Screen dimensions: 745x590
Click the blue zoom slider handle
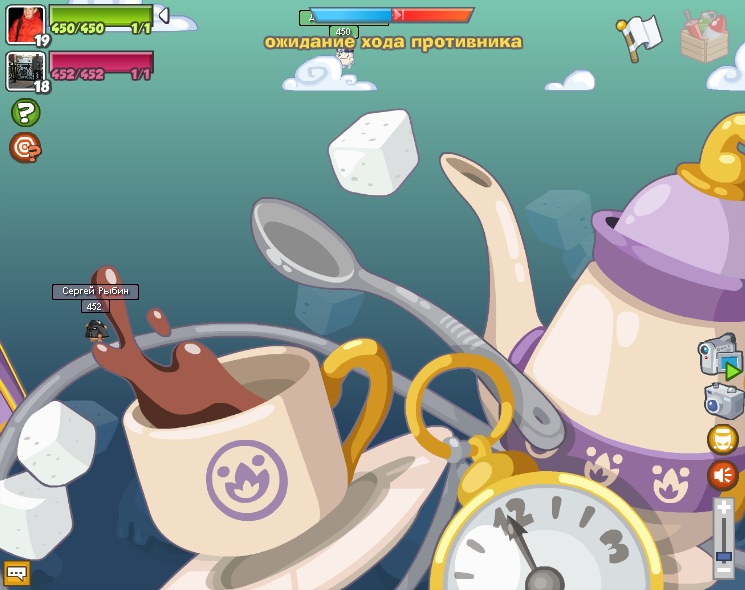tap(723, 555)
